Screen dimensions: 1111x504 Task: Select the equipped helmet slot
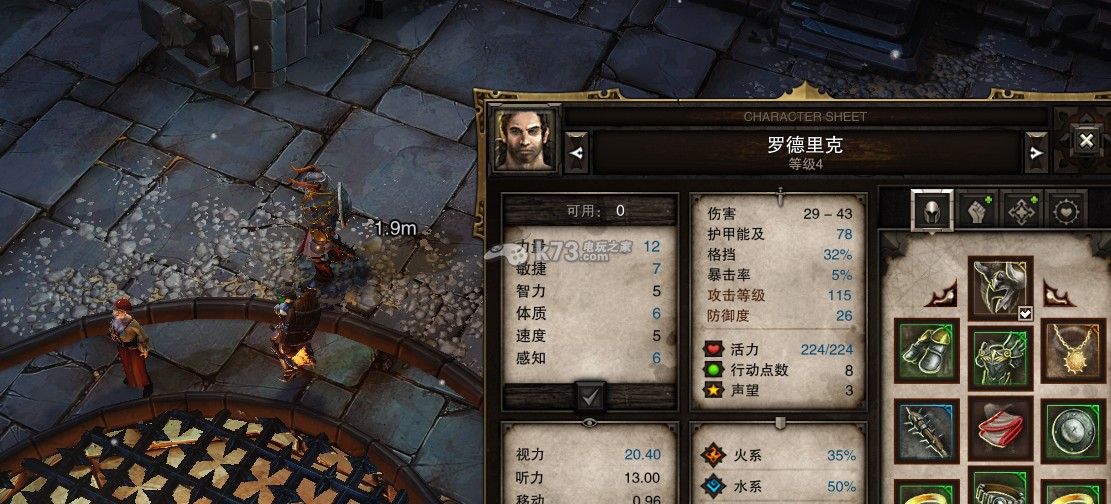(x=1000, y=287)
